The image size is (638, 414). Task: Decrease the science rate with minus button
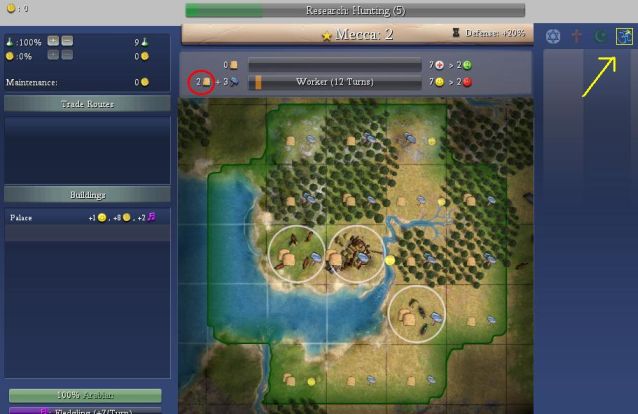[x=67, y=41]
